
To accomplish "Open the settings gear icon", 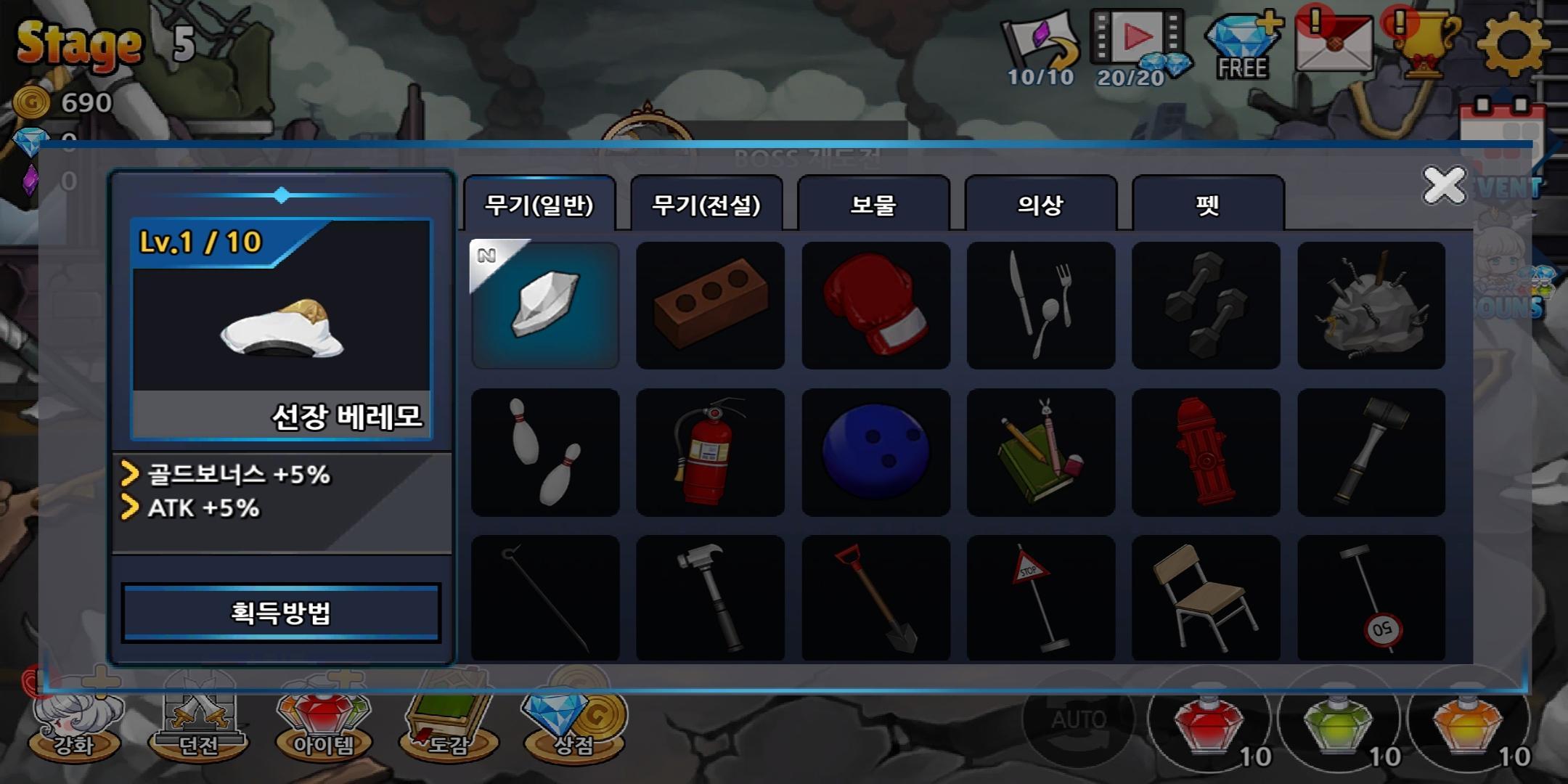I will pyautogui.click(x=1513, y=44).
